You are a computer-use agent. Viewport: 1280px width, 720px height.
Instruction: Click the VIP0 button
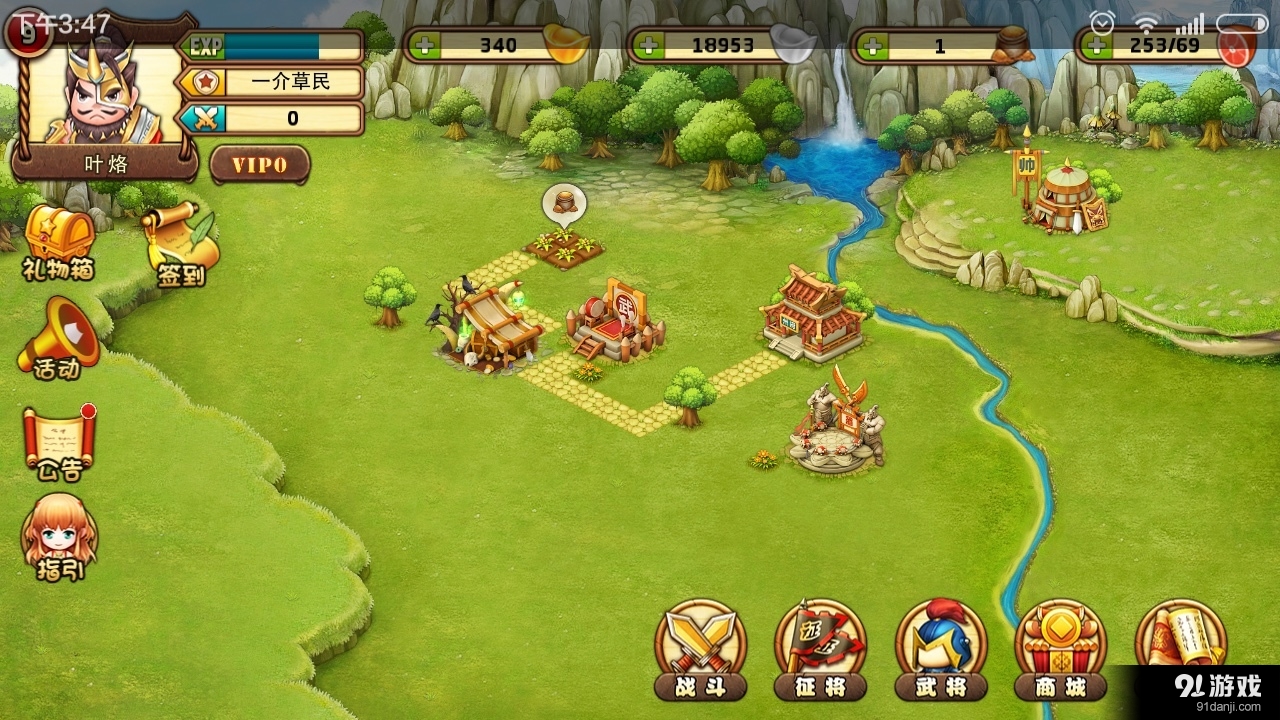point(260,165)
